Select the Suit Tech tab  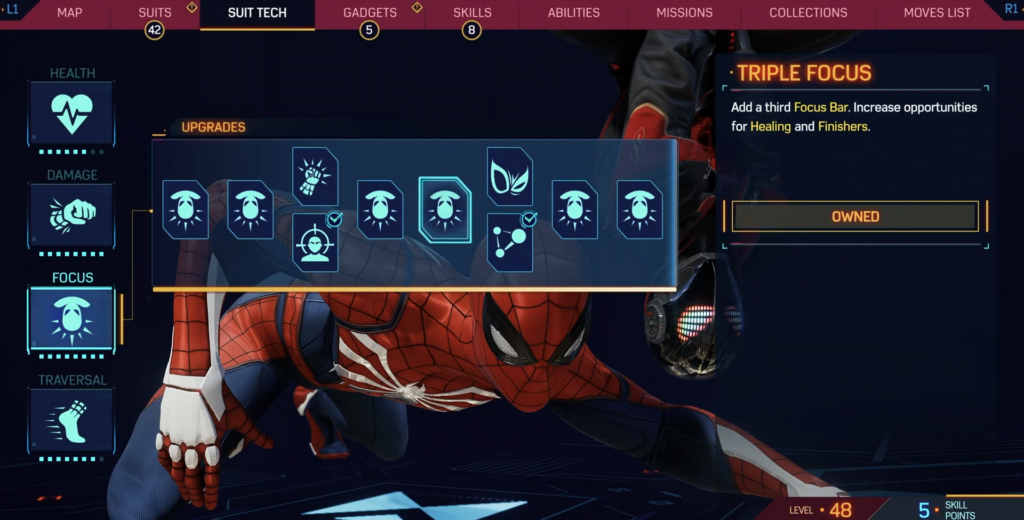point(257,13)
